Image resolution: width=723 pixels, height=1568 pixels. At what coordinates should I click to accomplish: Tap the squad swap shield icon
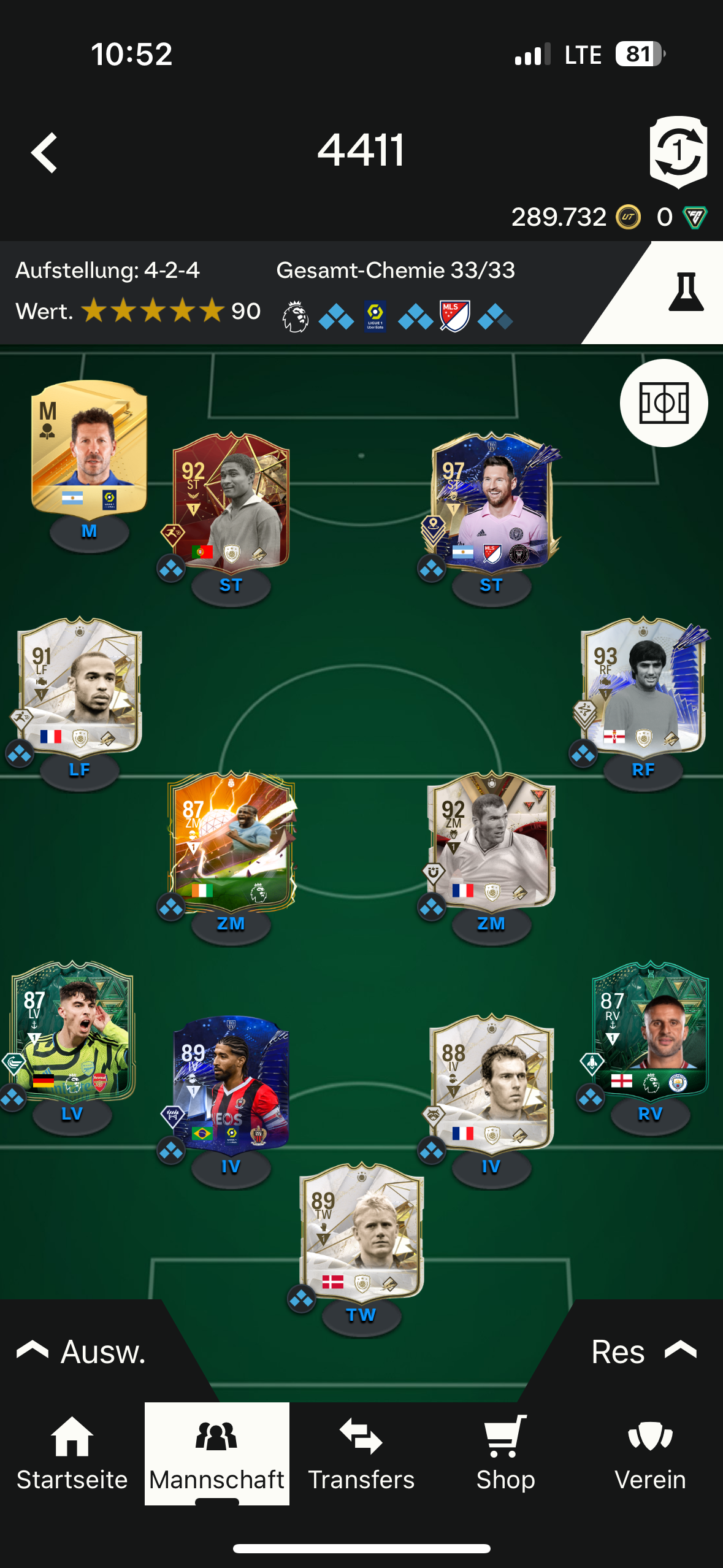click(x=678, y=152)
